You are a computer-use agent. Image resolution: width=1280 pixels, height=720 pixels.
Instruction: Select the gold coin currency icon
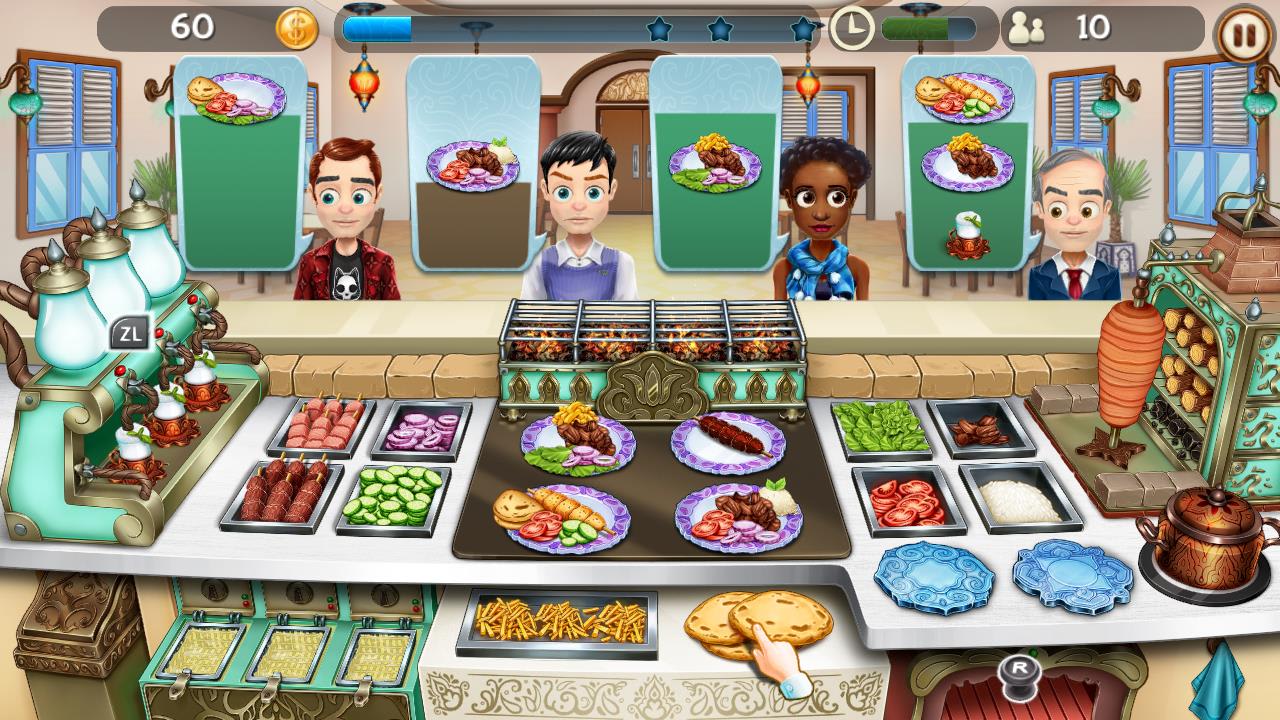[x=294, y=28]
